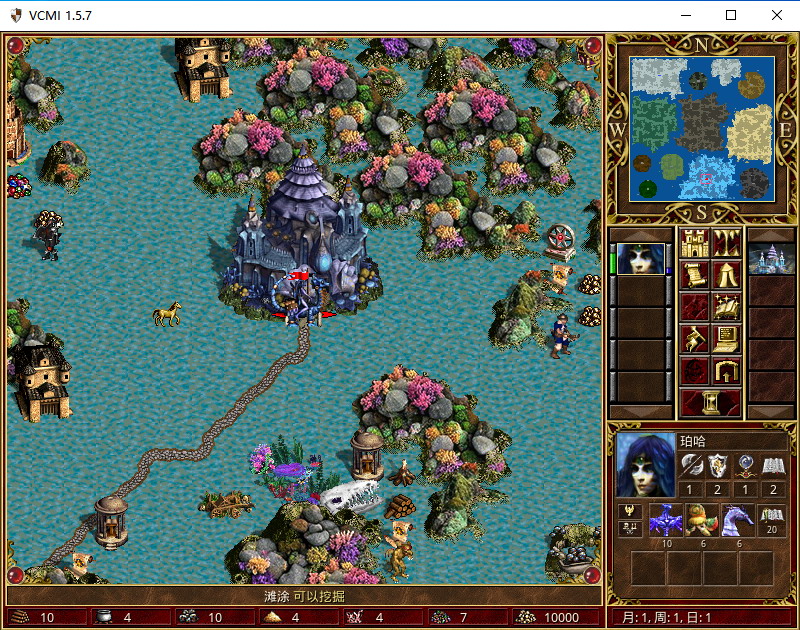Select the town thumbnail in town list

pos(771,259)
